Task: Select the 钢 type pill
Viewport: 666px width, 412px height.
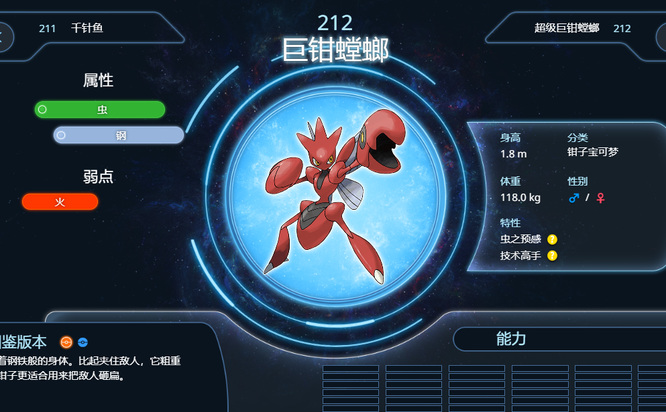Action: [x=119, y=135]
